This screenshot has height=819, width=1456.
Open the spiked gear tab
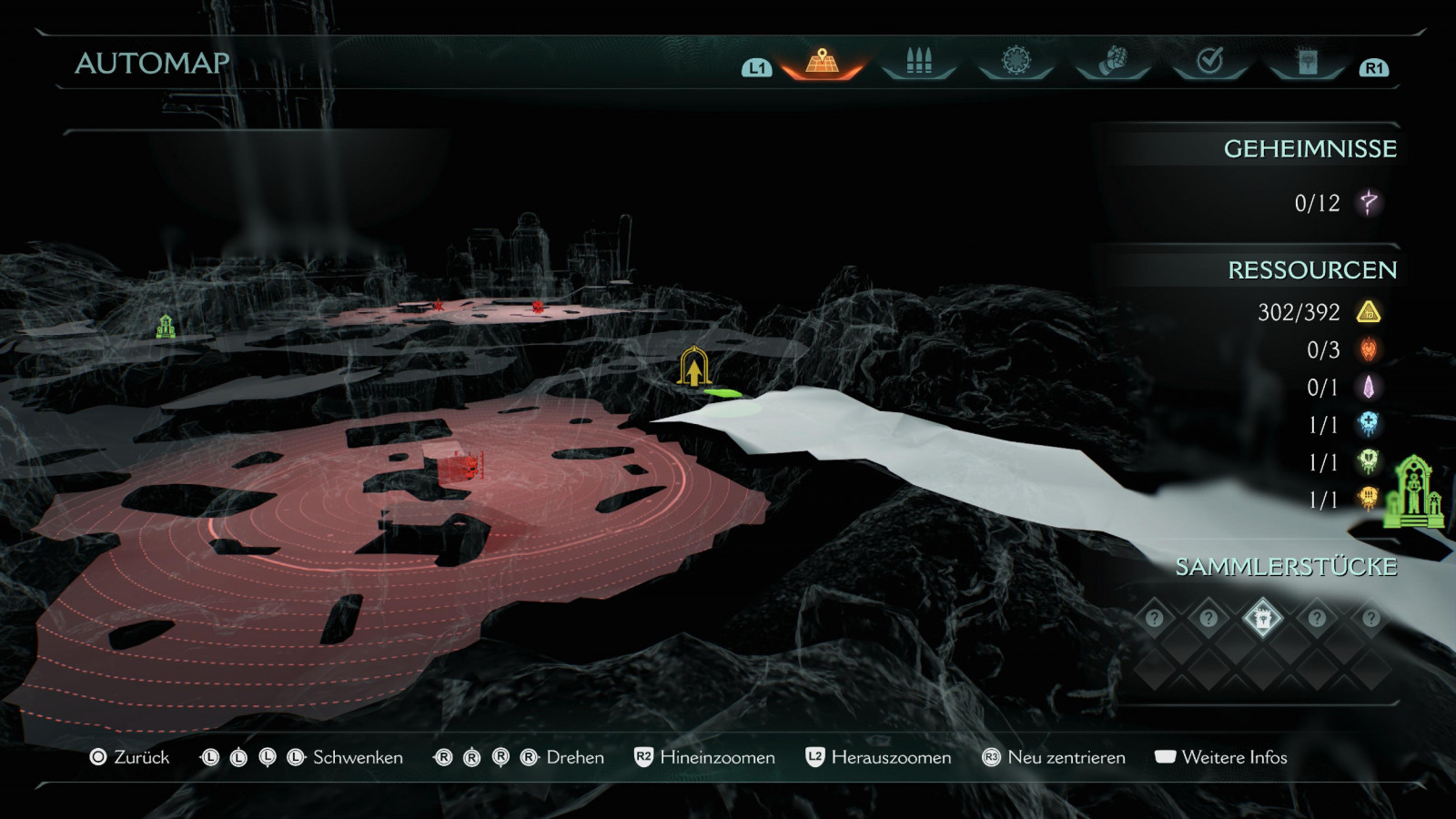point(1016,62)
